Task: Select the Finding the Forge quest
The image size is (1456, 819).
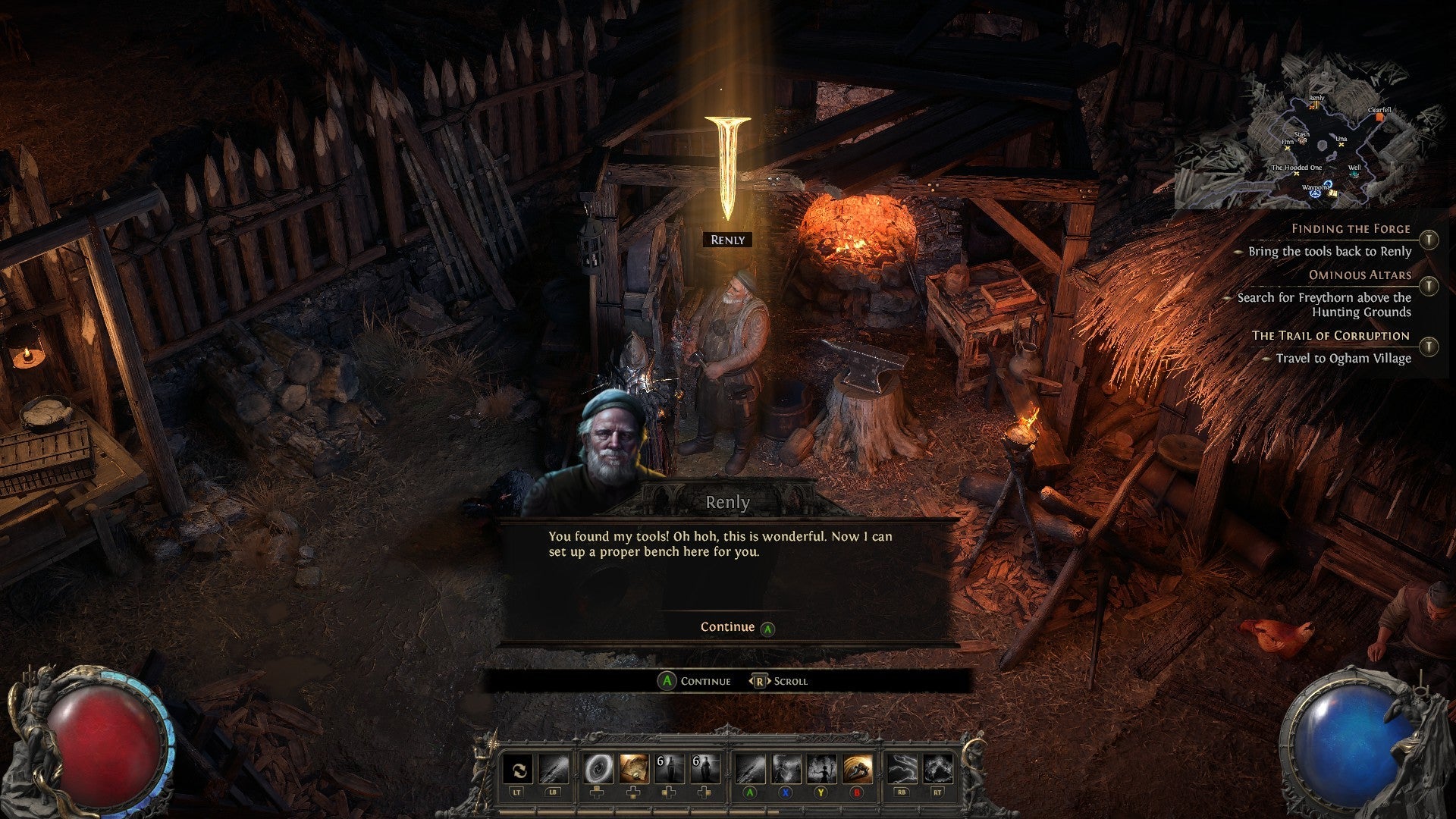Action: pos(1351,228)
